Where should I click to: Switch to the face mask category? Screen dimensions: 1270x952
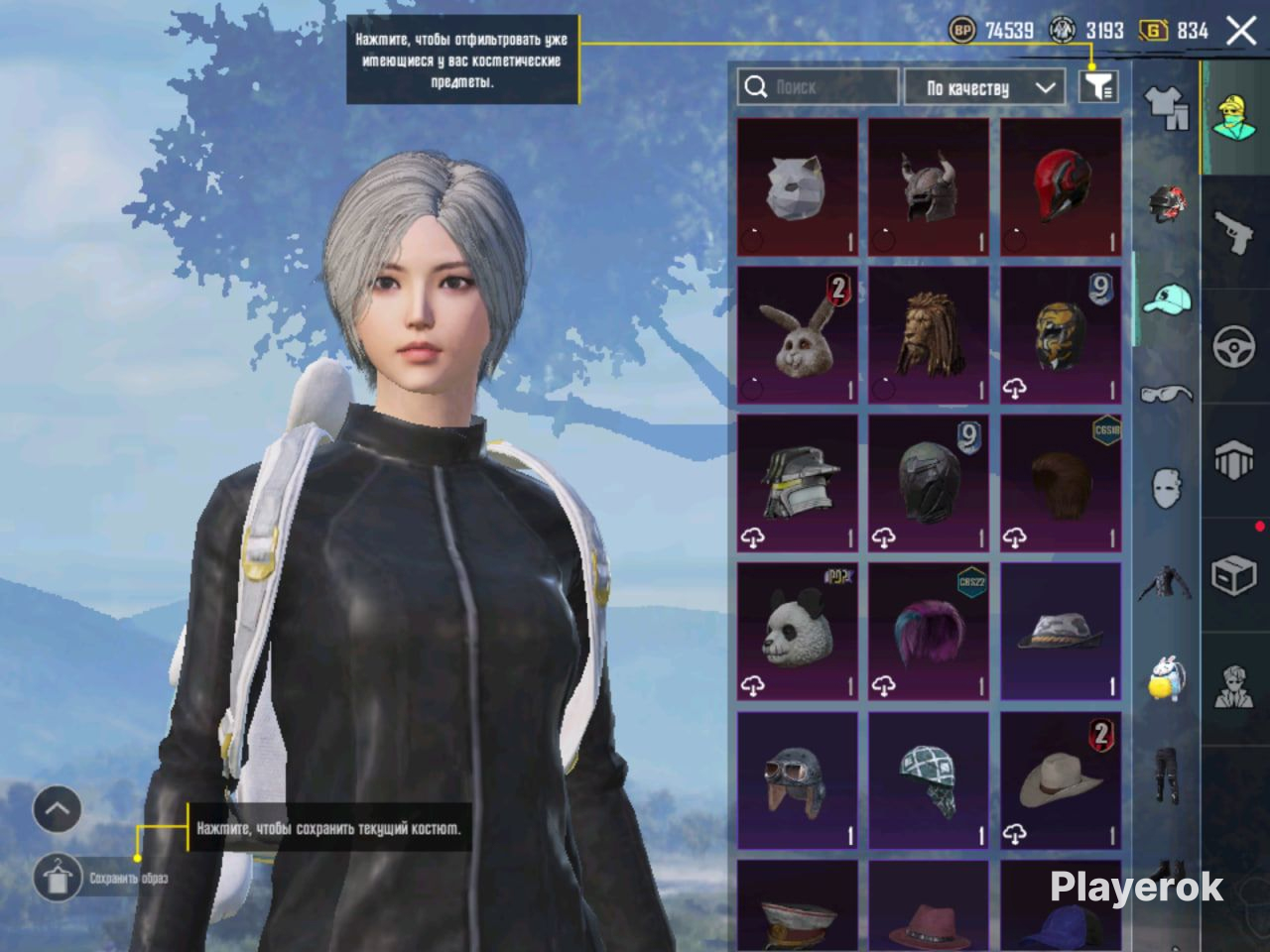pos(1167,488)
